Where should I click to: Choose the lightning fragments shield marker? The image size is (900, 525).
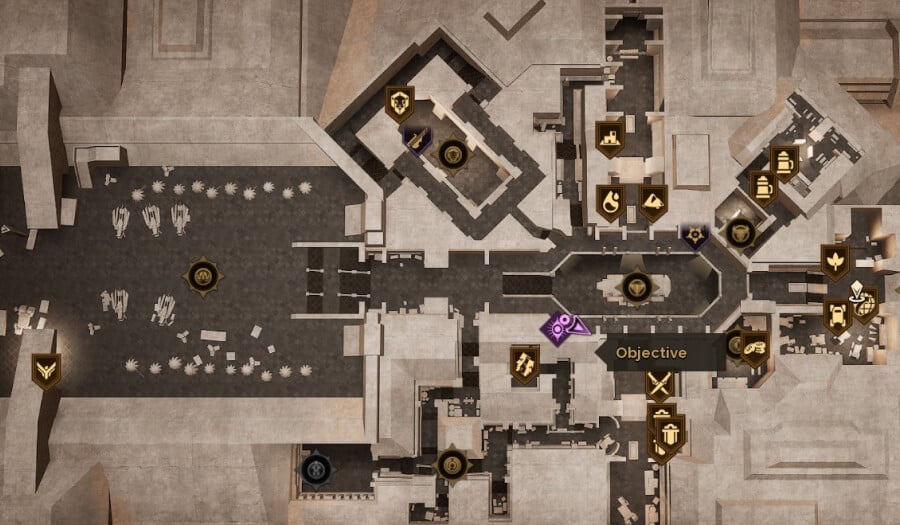tap(524, 362)
